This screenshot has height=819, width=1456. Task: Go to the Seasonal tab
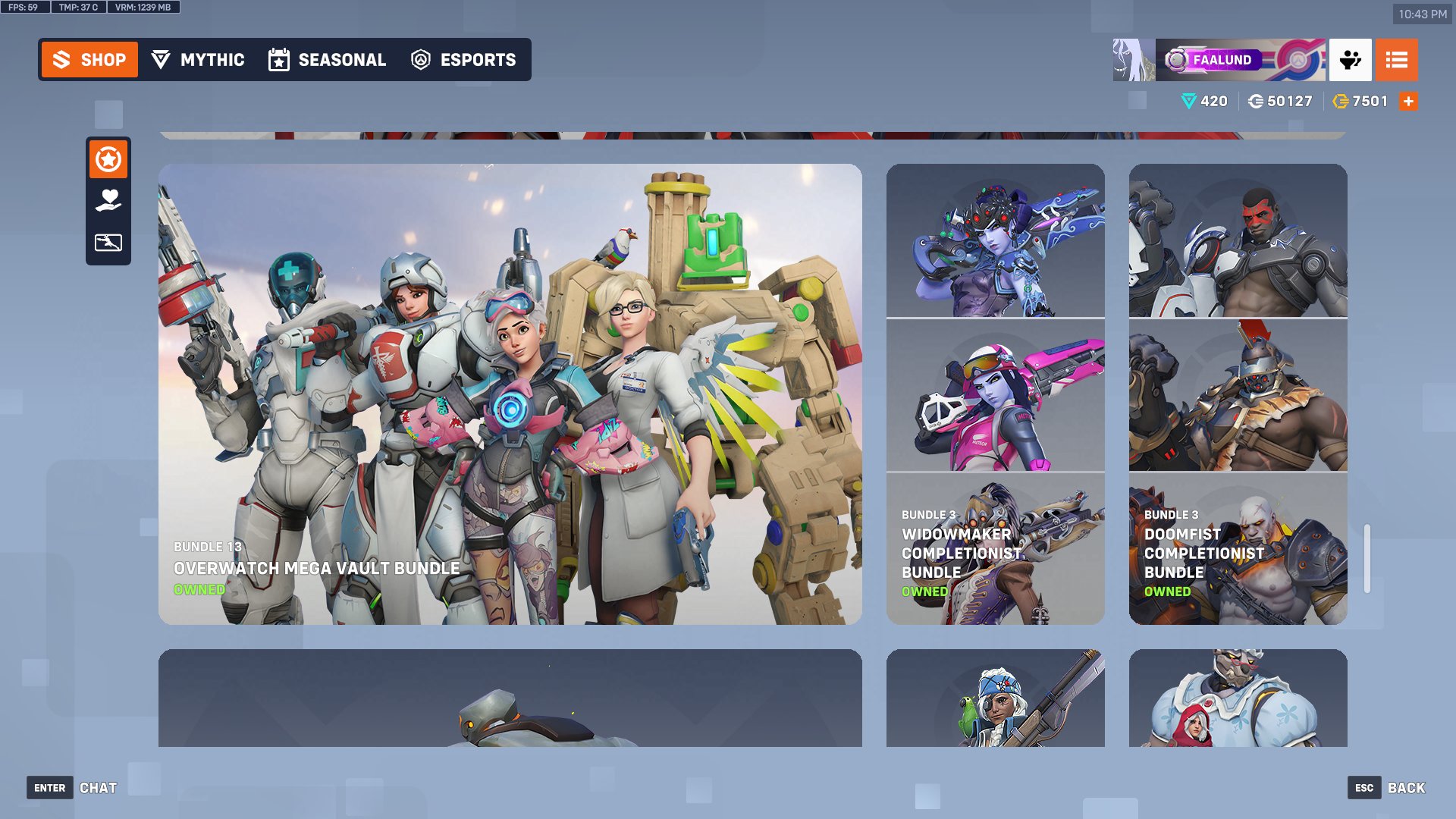click(x=328, y=59)
